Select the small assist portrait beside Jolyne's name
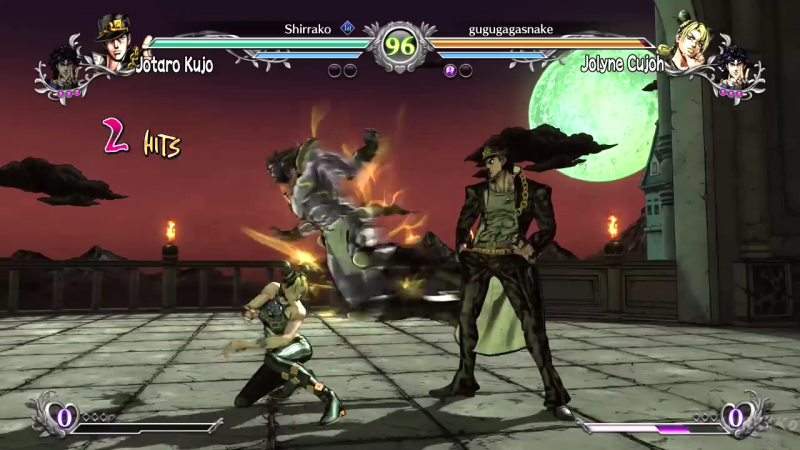800x450 pixels. click(x=735, y=66)
